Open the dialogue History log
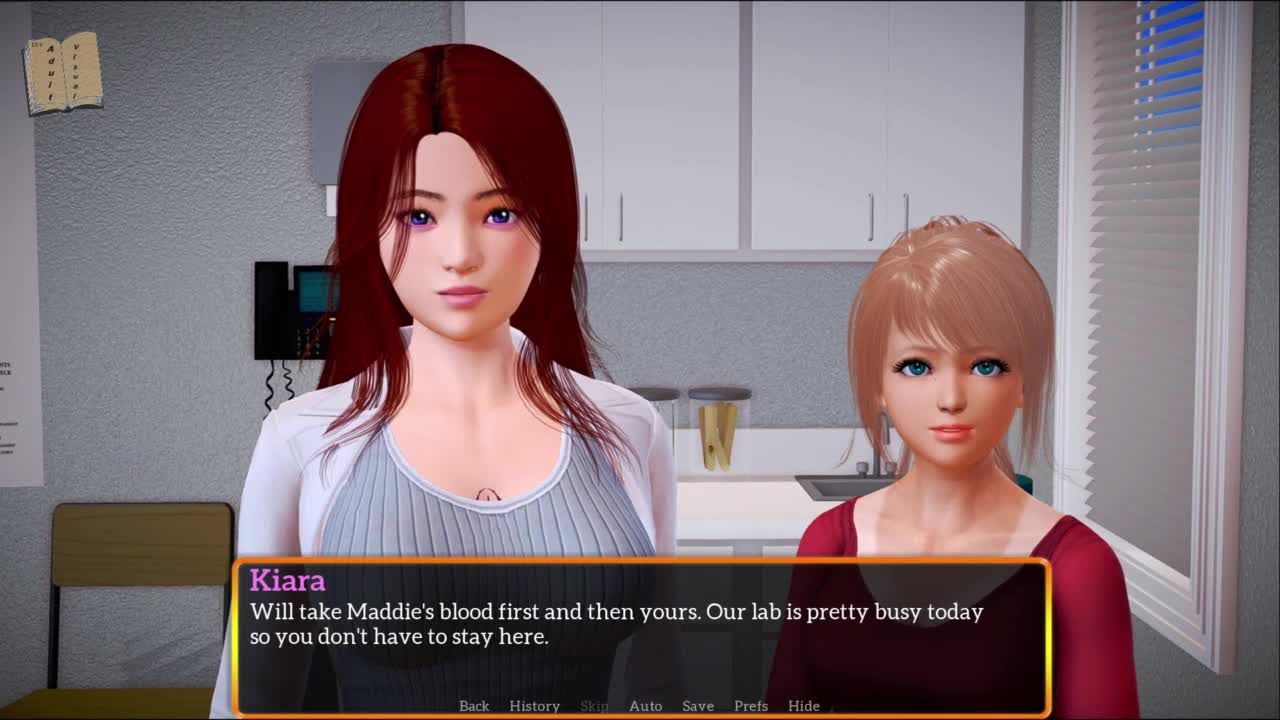1280x720 pixels. click(534, 706)
